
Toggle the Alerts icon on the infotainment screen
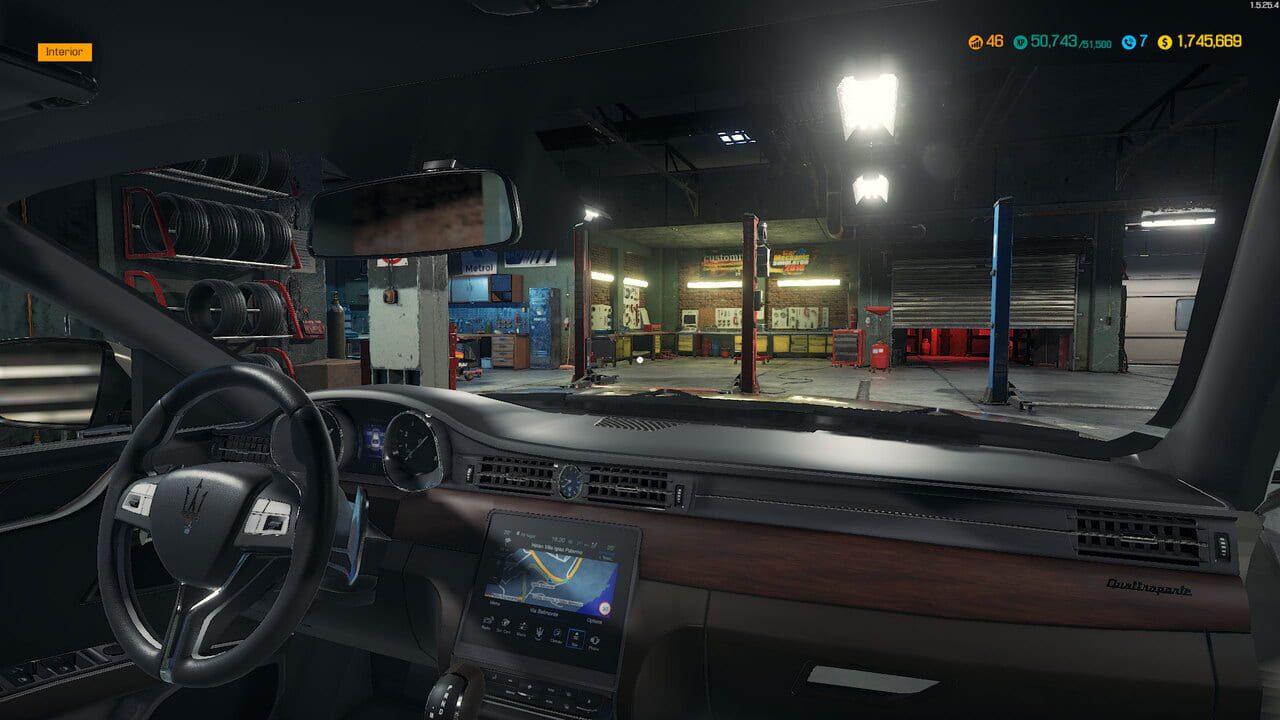tap(522, 627)
